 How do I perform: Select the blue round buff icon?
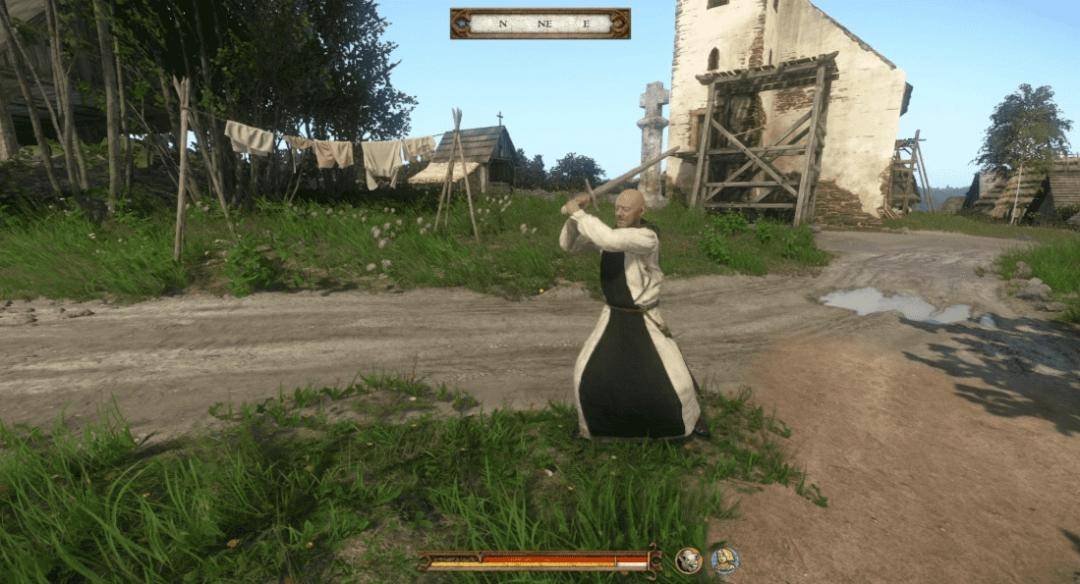pos(725,560)
